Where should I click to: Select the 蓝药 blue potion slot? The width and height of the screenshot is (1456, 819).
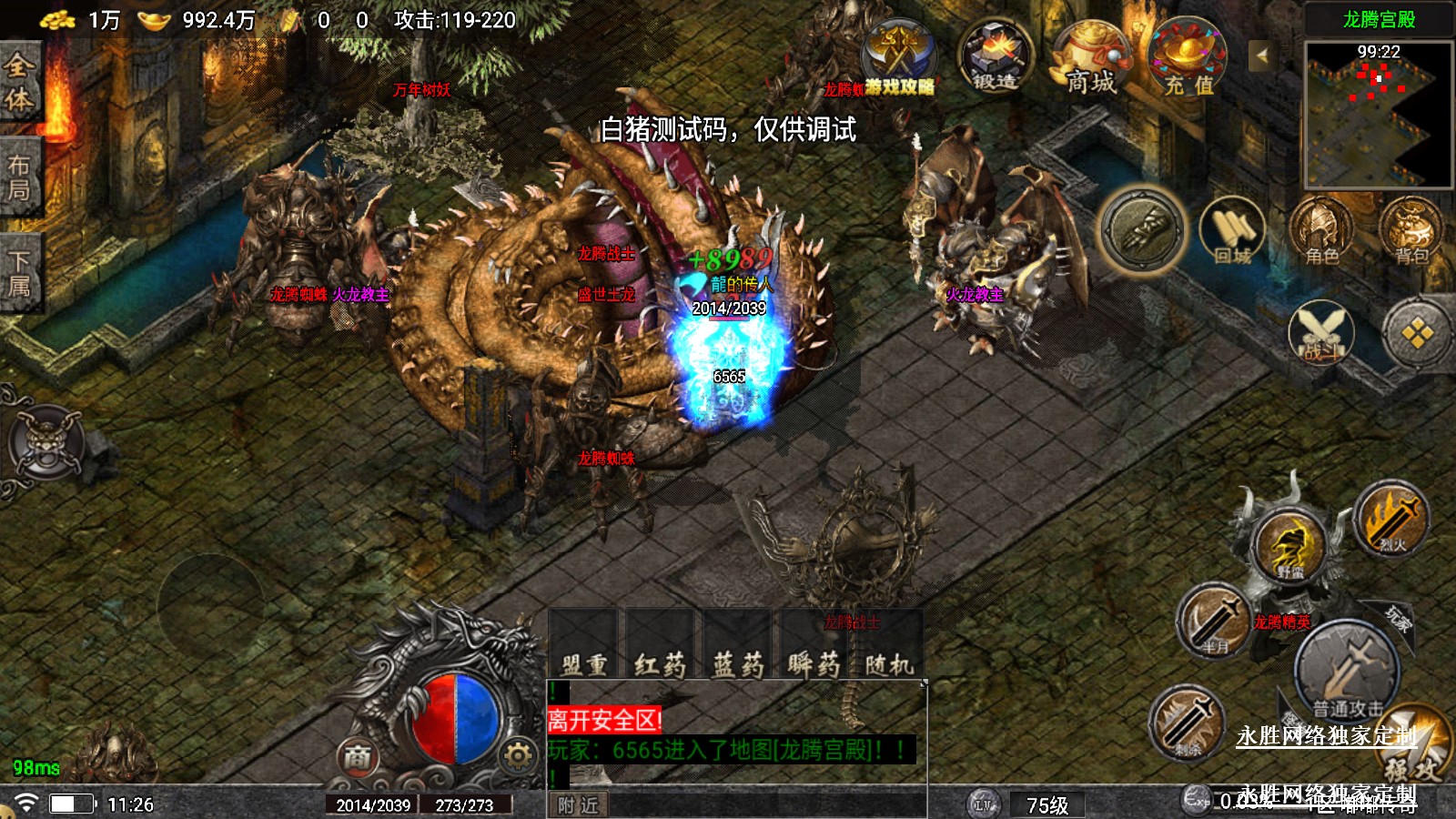tap(738, 646)
